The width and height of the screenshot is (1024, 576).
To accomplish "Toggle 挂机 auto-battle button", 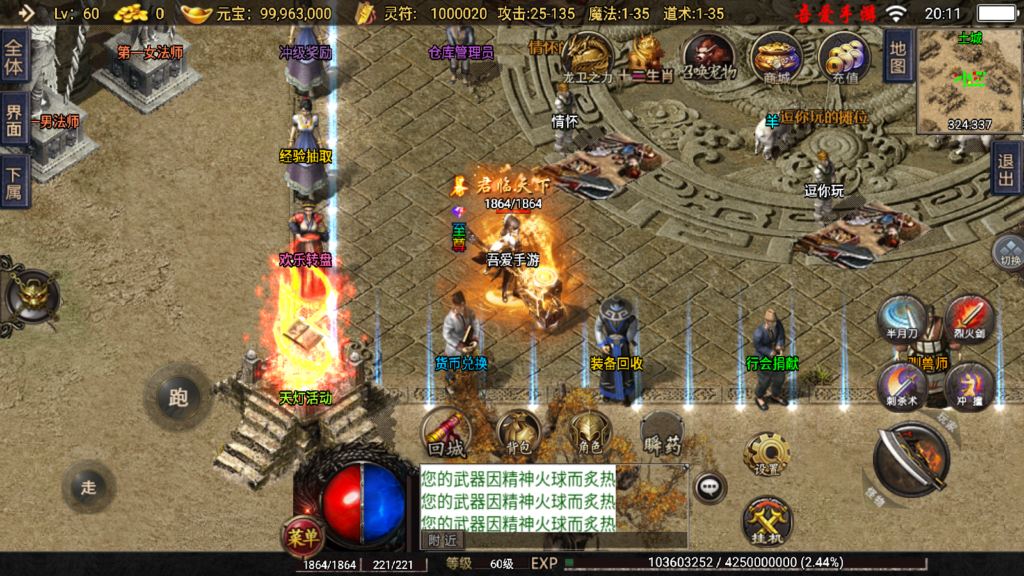I will tap(767, 522).
